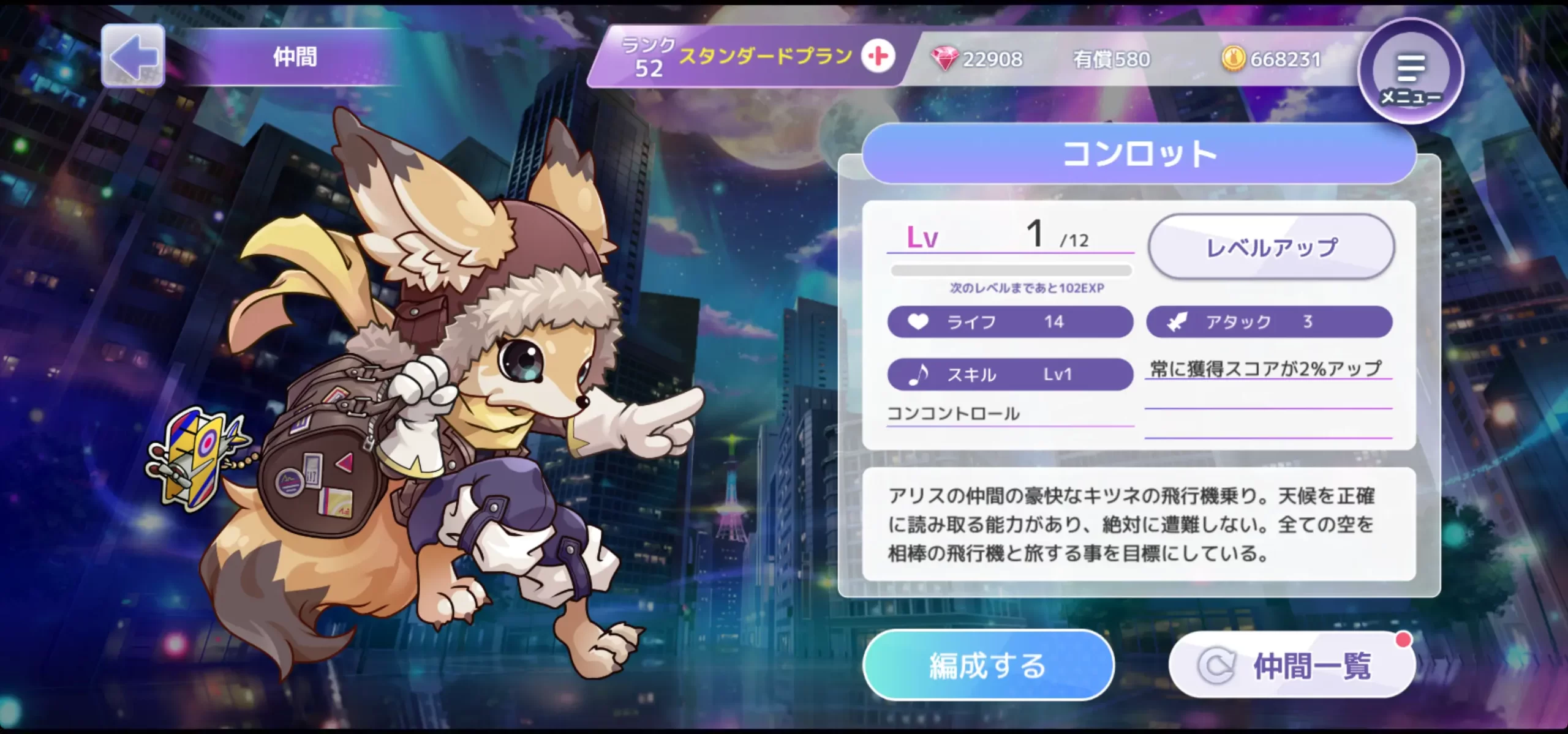Tap the レベルアップ level up button
Viewport: 1568px width, 734px height.
pos(1271,247)
